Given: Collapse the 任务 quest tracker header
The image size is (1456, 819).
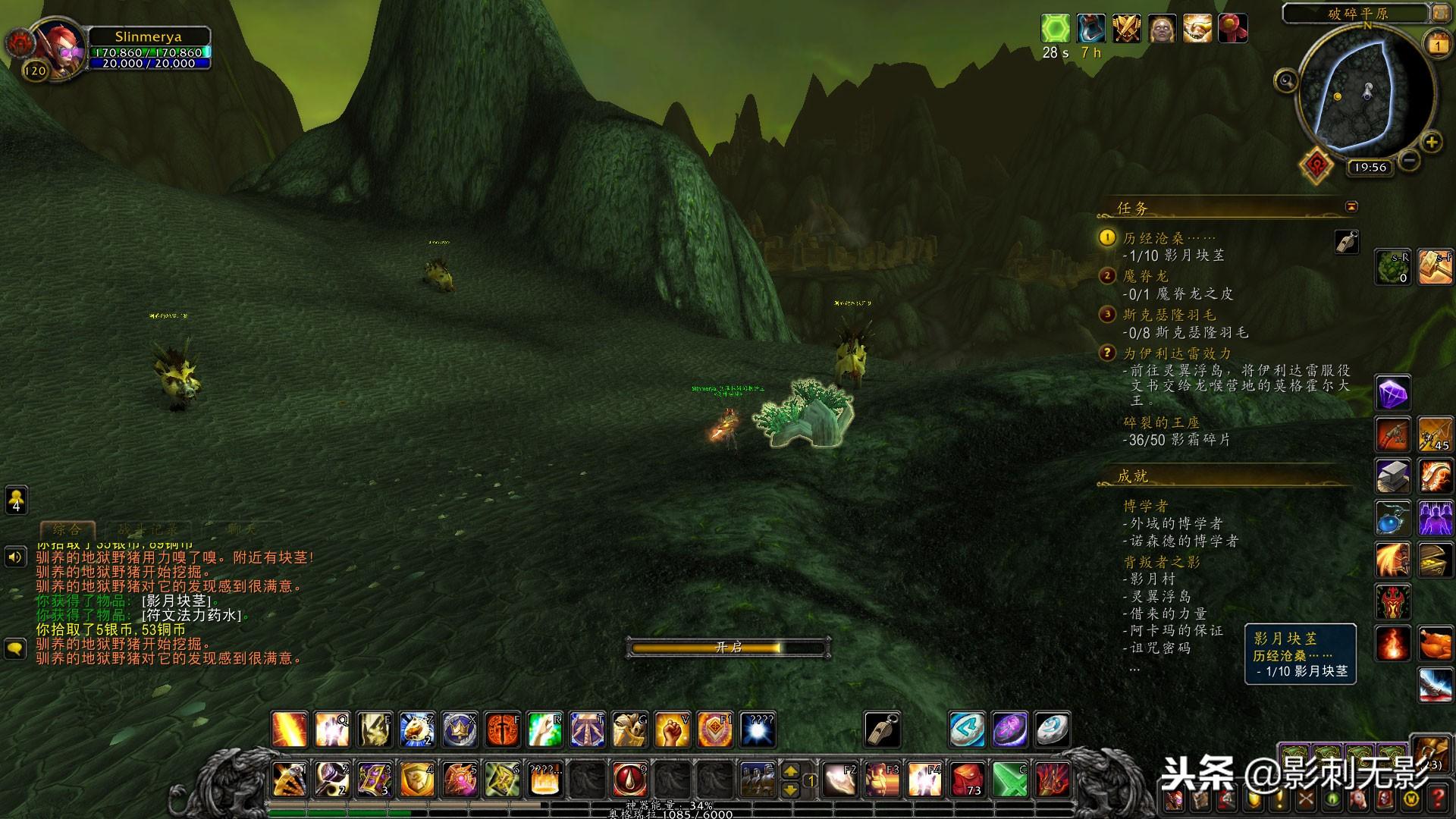Looking at the screenshot, I should pos(1351,206).
